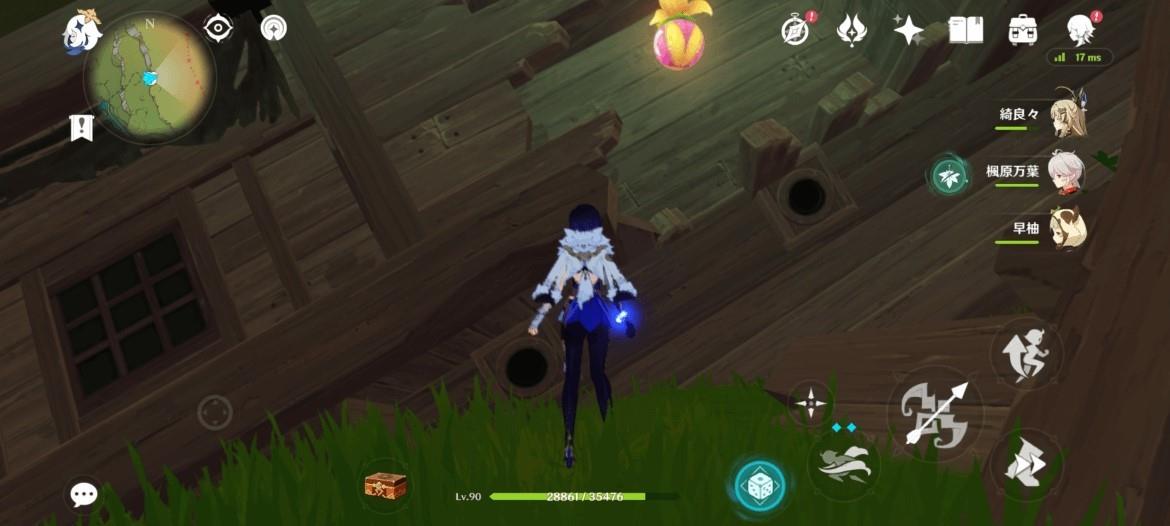The width and height of the screenshot is (1170, 526).
Task: Activate the elemental burst button
Action: (x=843, y=463)
